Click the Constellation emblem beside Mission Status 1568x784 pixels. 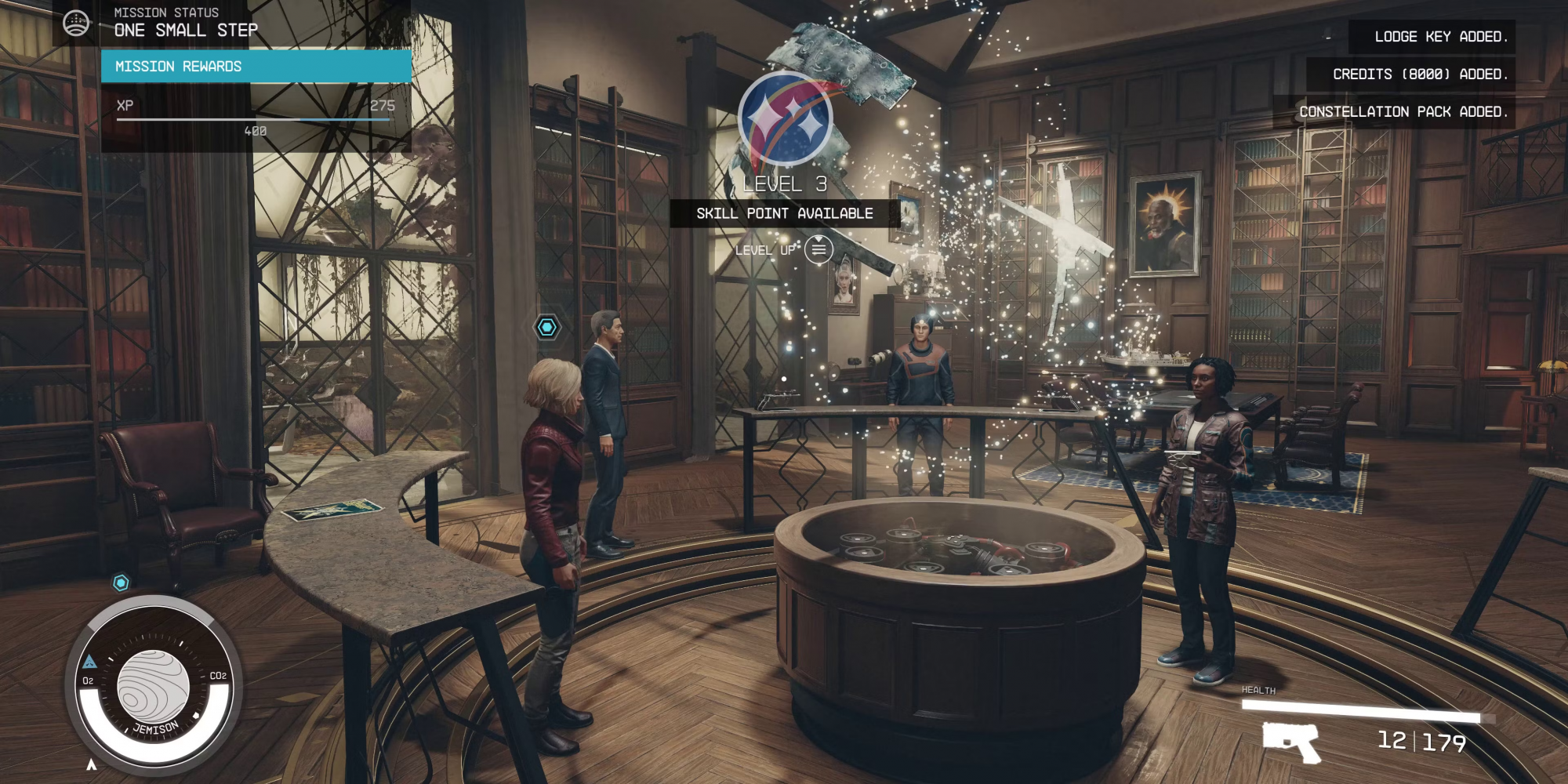[x=76, y=24]
